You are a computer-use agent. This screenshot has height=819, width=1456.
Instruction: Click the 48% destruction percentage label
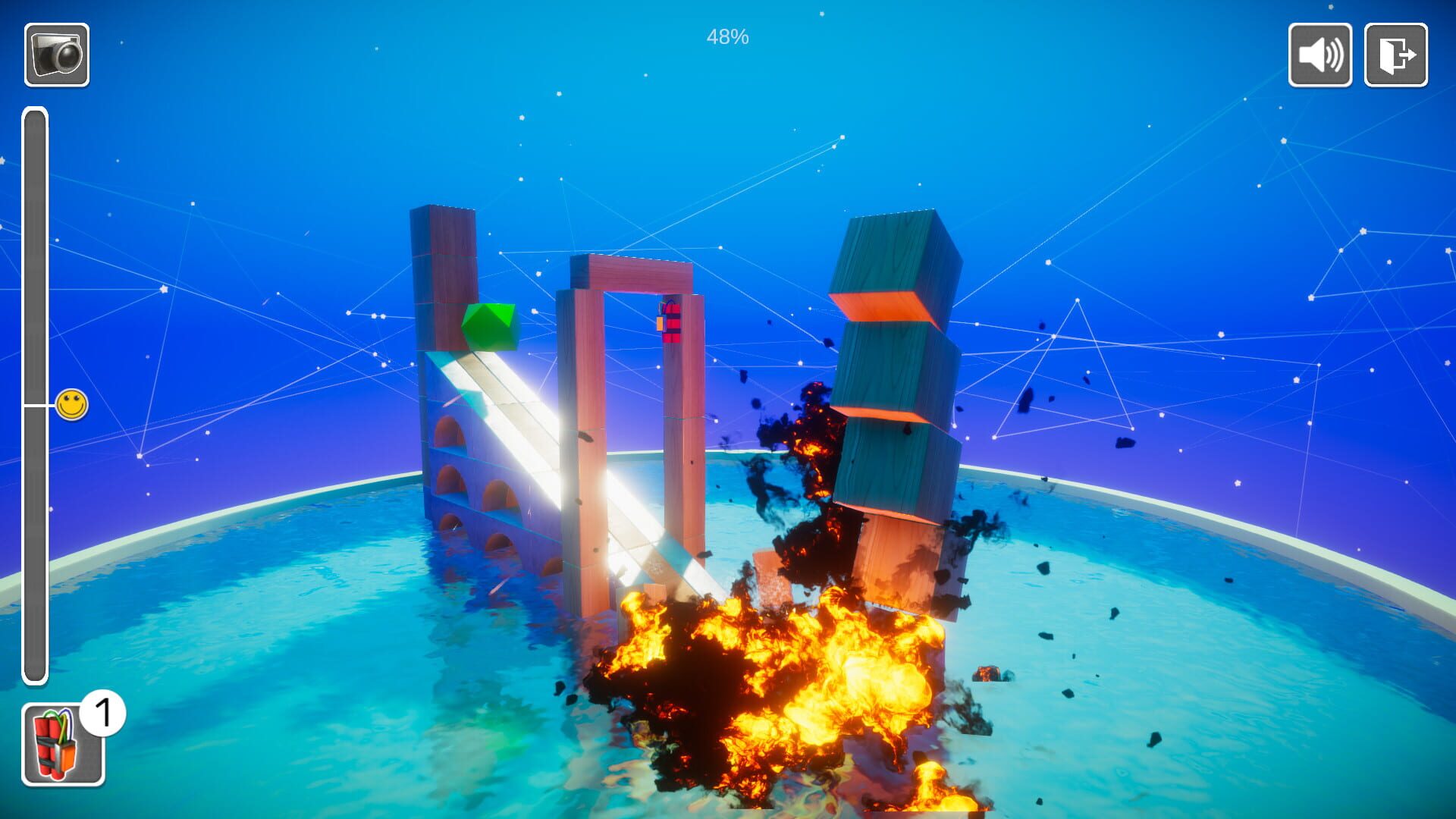[727, 33]
